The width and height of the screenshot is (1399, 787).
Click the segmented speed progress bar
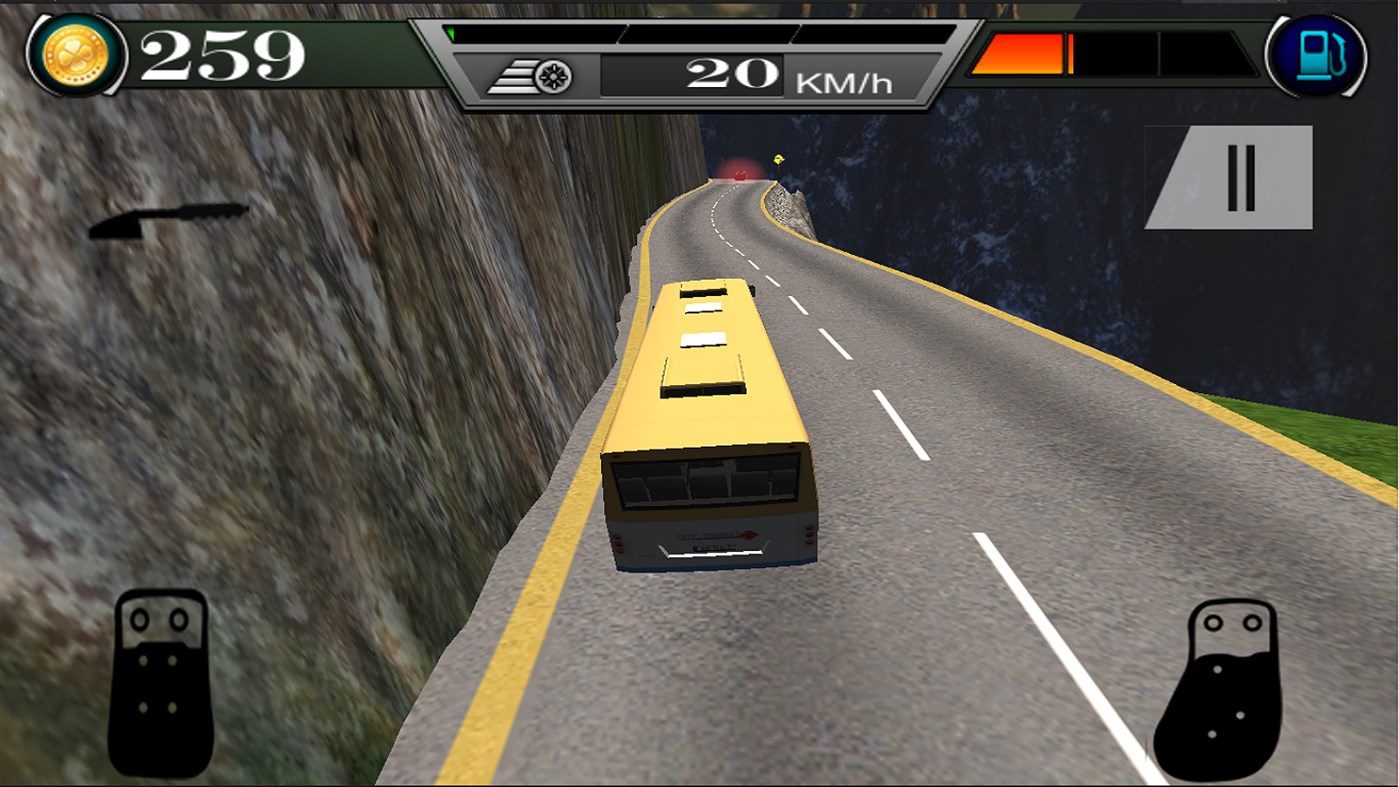point(700,30)
